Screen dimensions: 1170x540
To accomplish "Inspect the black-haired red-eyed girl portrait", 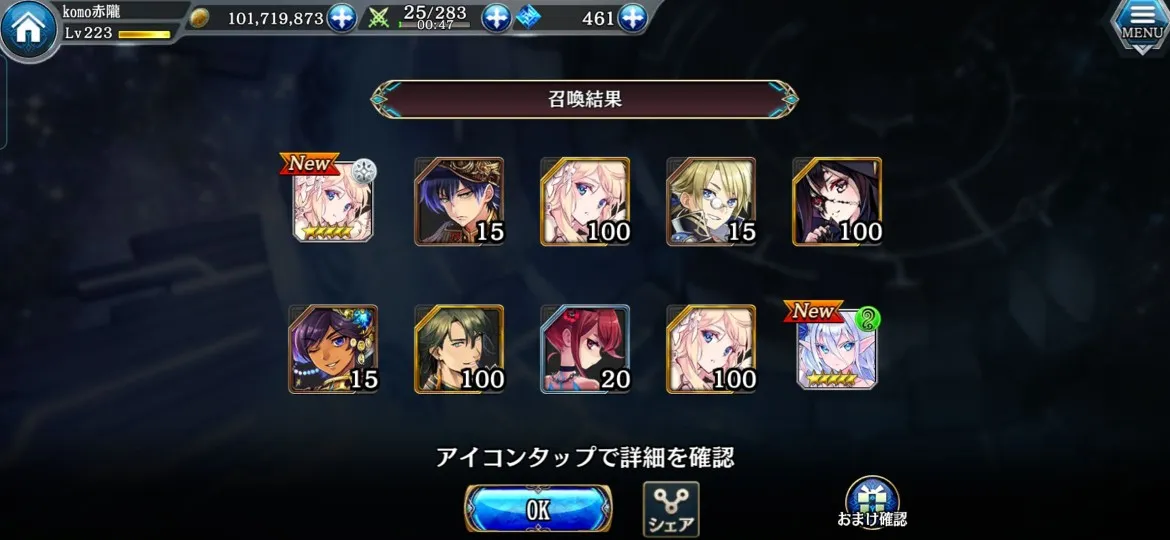I will pyautogui.click(x=837, y=201).
